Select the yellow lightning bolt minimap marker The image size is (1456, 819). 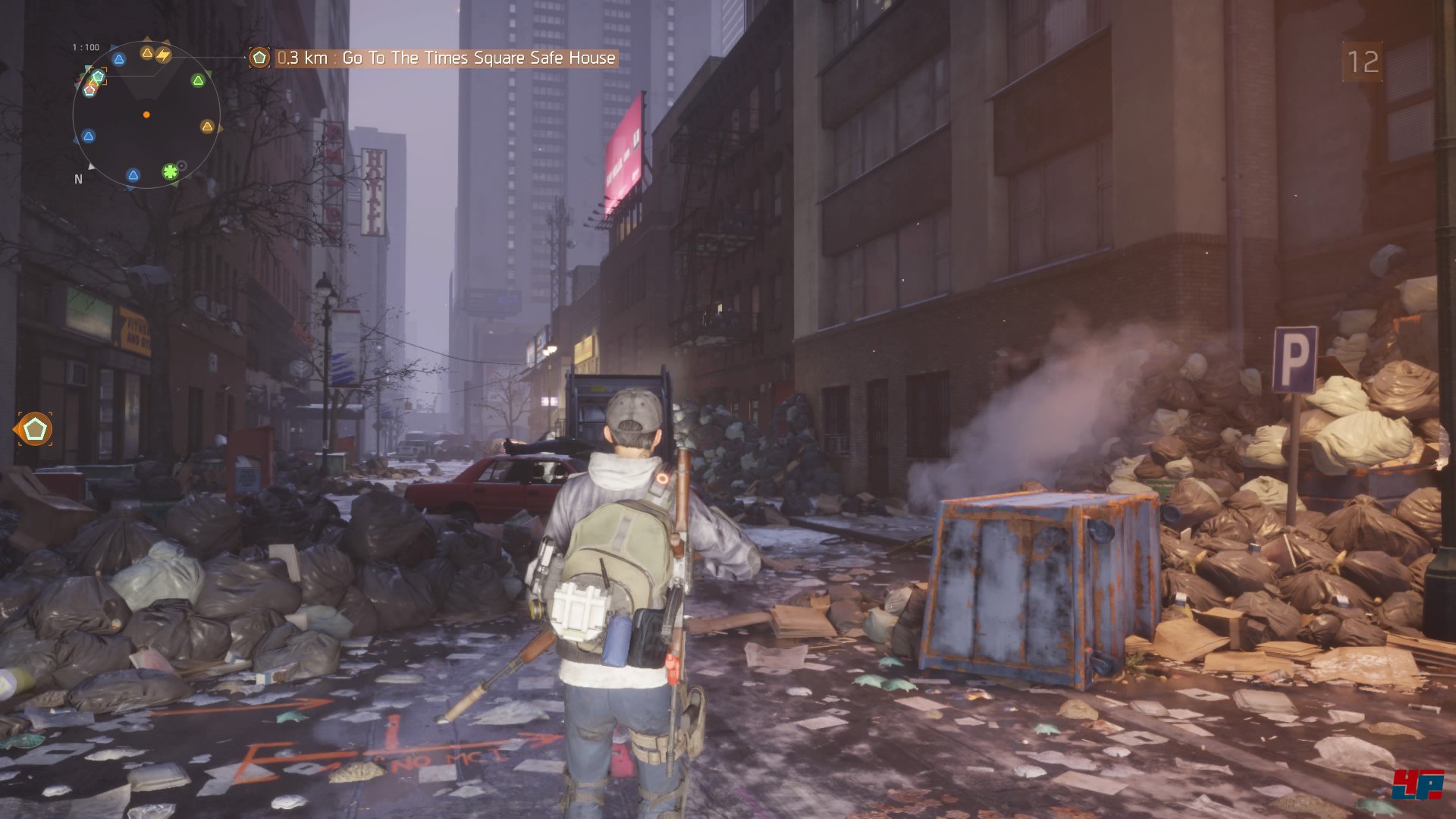point(163,55)
